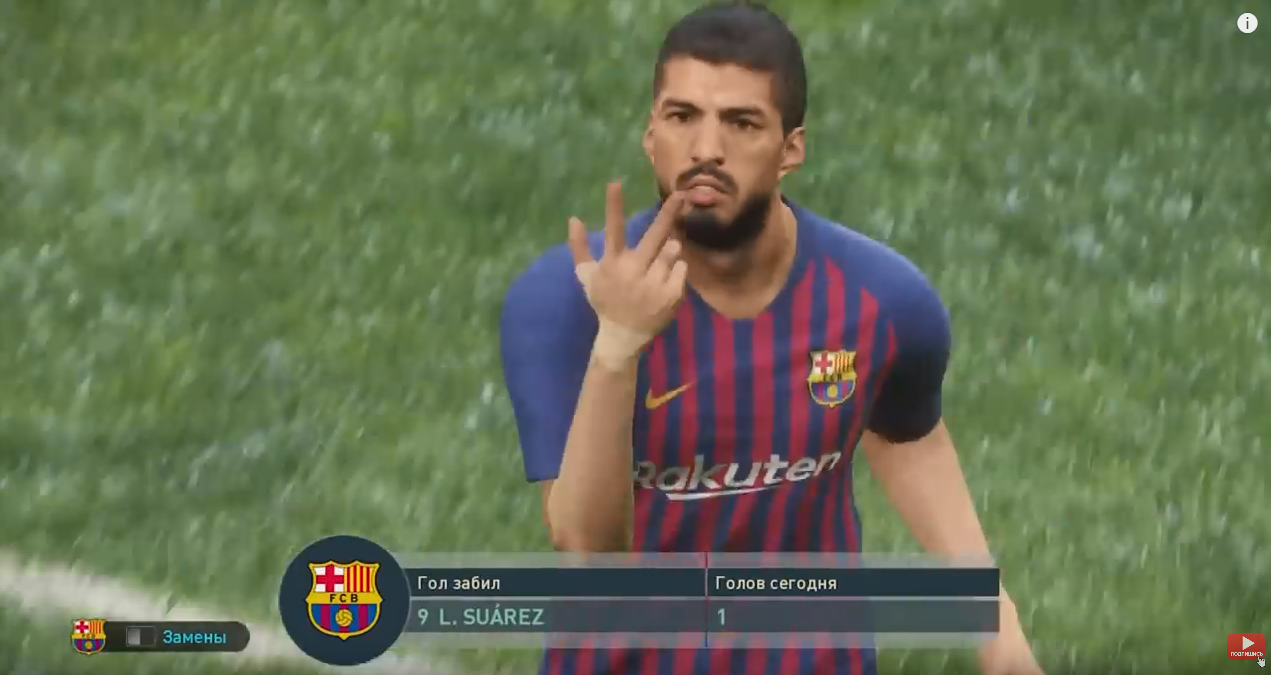Open the video info card icon
1271x675 pixels.
[x=1247, y=23]
